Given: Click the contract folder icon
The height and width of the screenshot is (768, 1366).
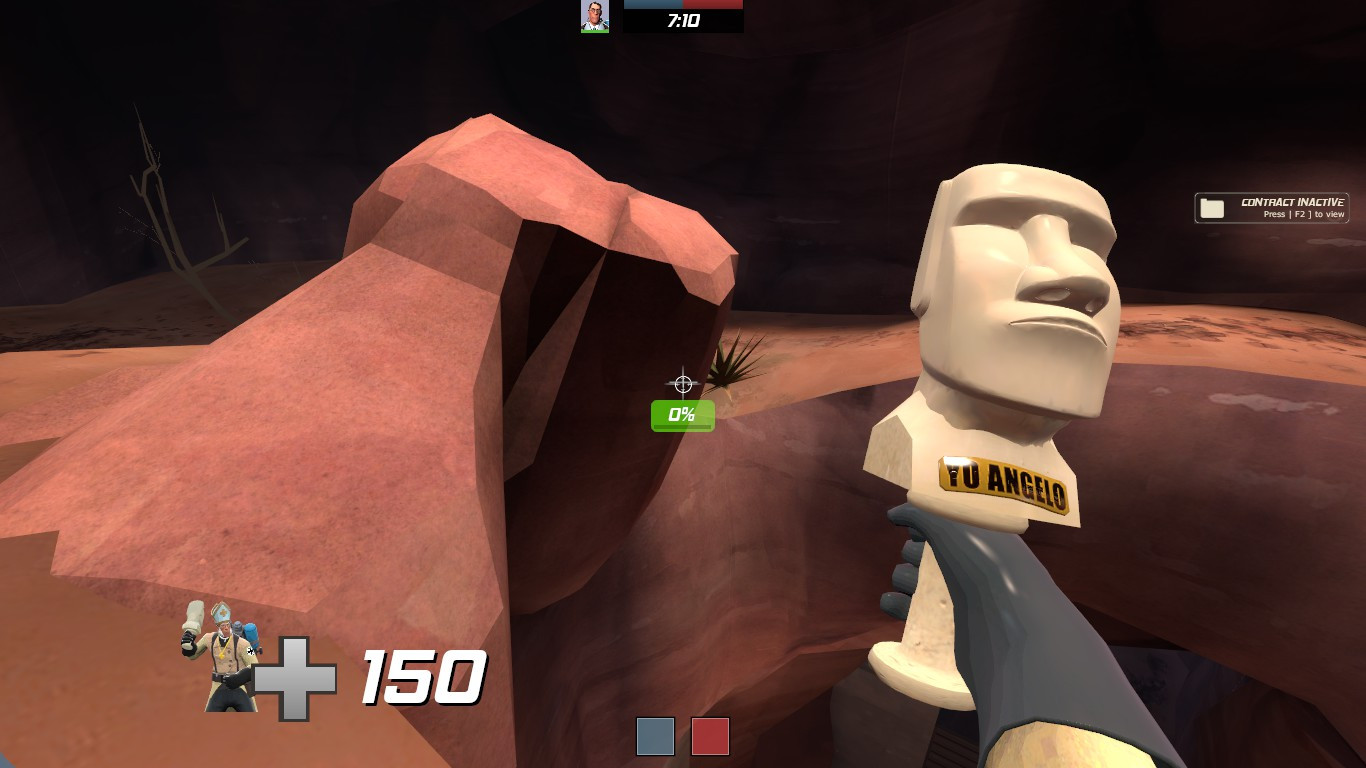Looking at the screenshot, I should pos(1212,207).
